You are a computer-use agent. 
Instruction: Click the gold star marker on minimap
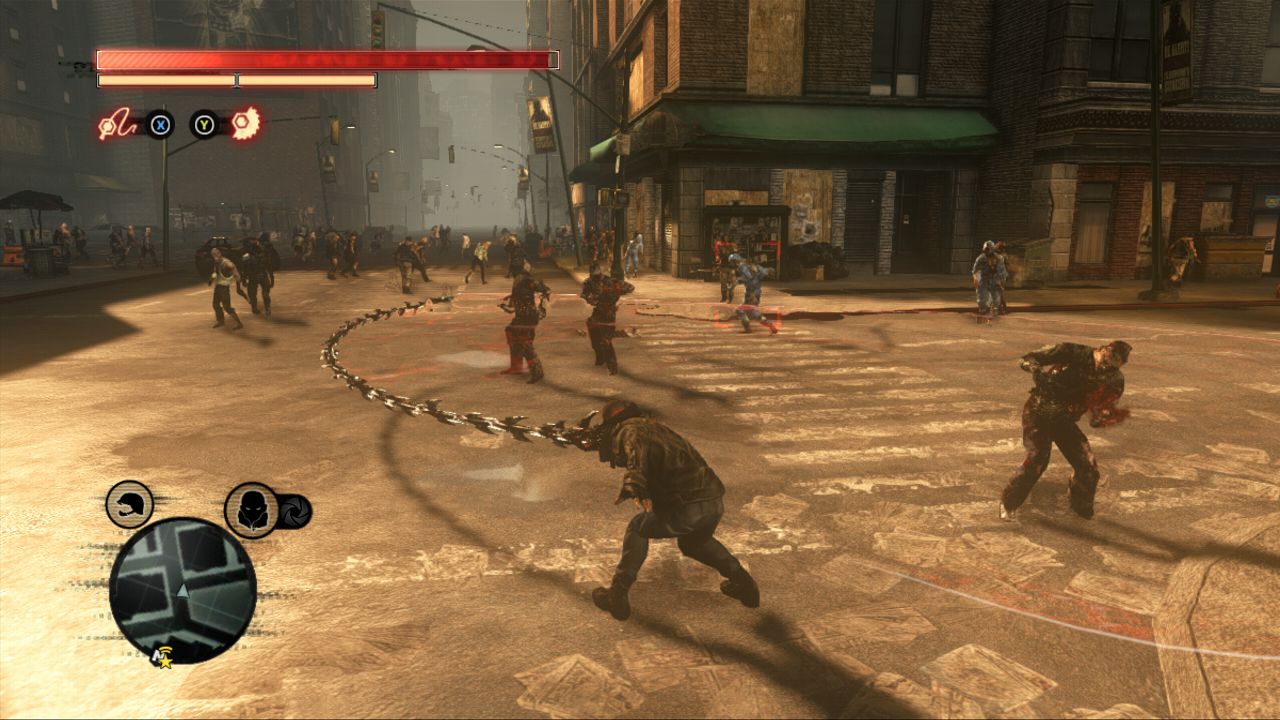[163, 660]
